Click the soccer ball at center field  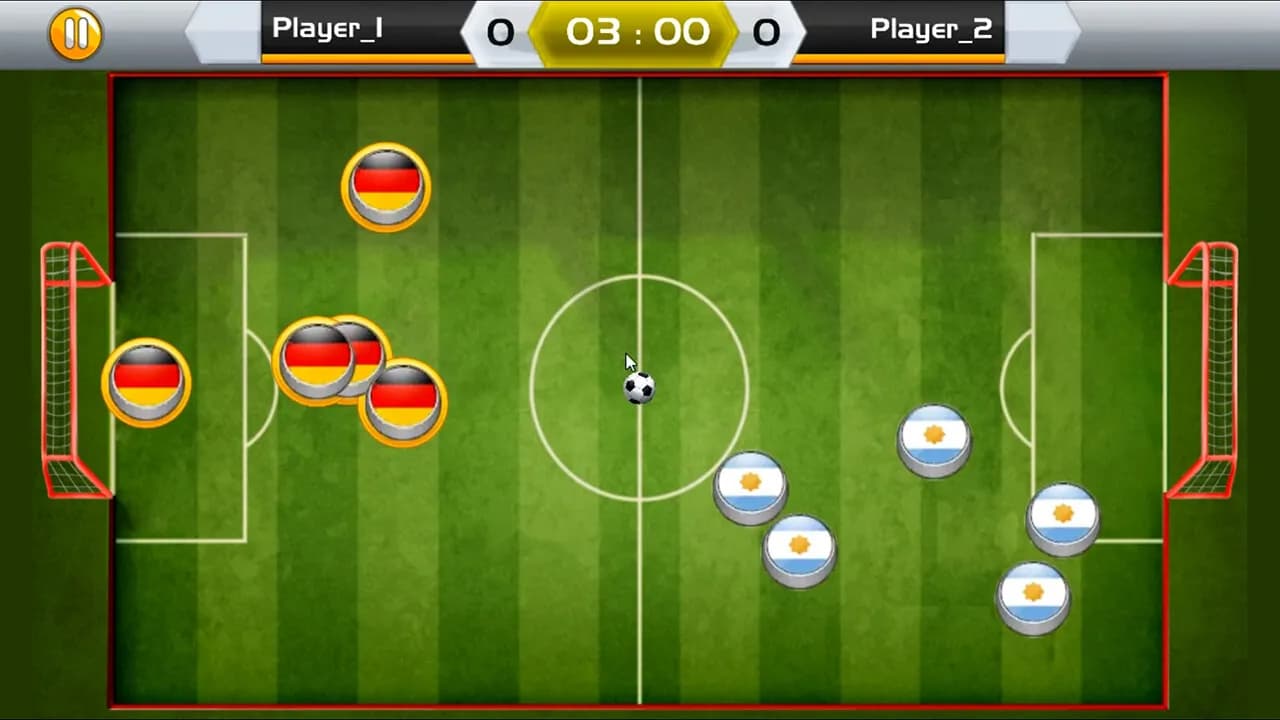[x=640, y=390]
